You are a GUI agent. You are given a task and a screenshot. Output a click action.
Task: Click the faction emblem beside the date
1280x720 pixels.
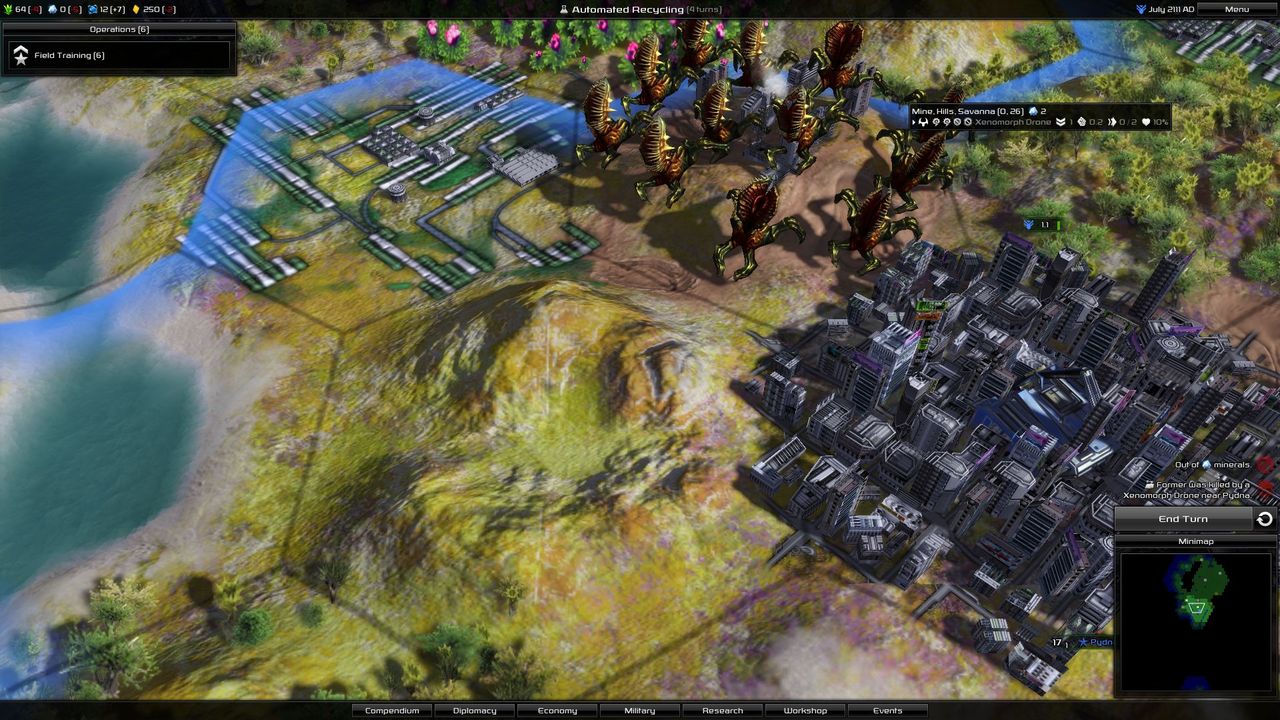click(x=1139, y=8)
